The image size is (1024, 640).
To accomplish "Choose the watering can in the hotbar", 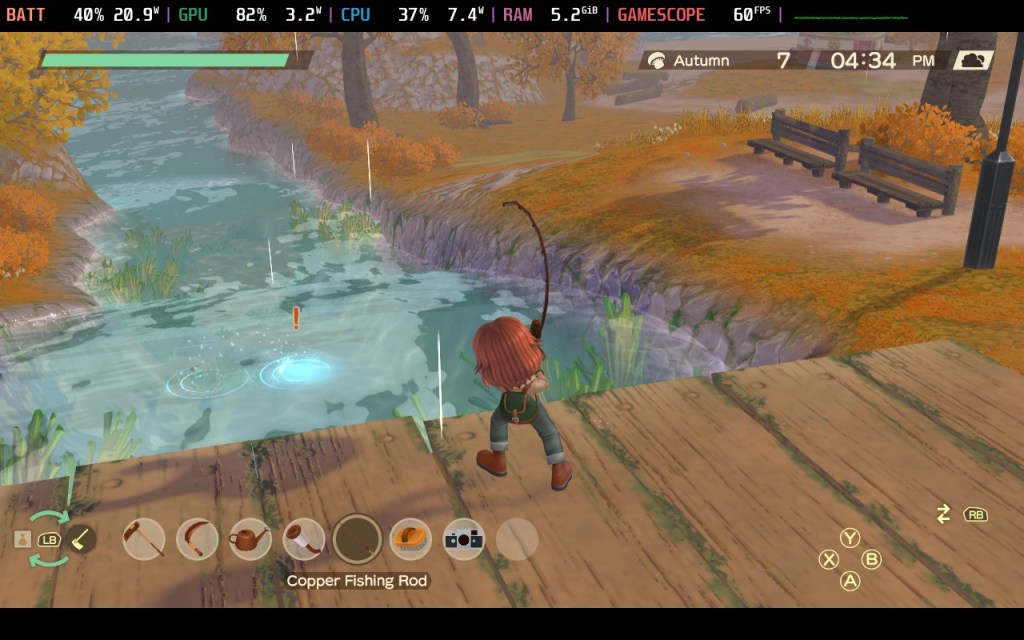I will (250, 539).
